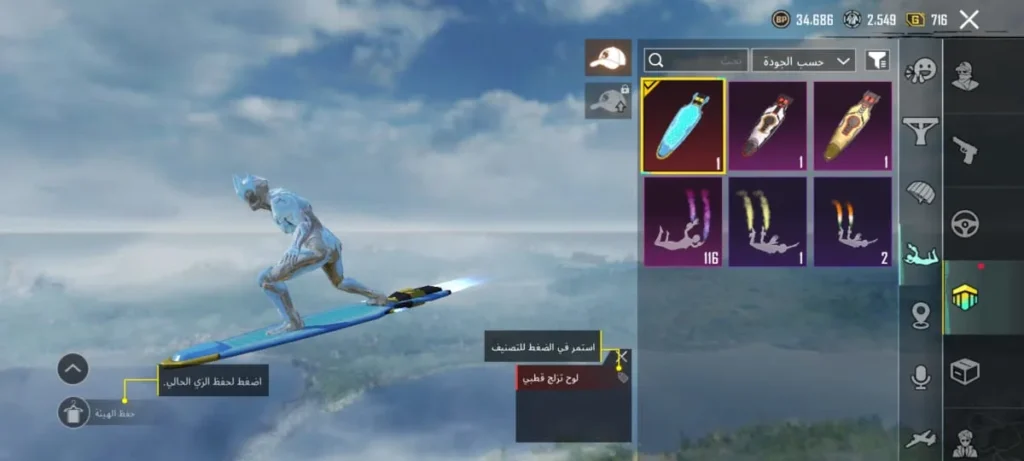1024x461 pixels.
Task: Open the item filter options
Action: tap(876, 61)
